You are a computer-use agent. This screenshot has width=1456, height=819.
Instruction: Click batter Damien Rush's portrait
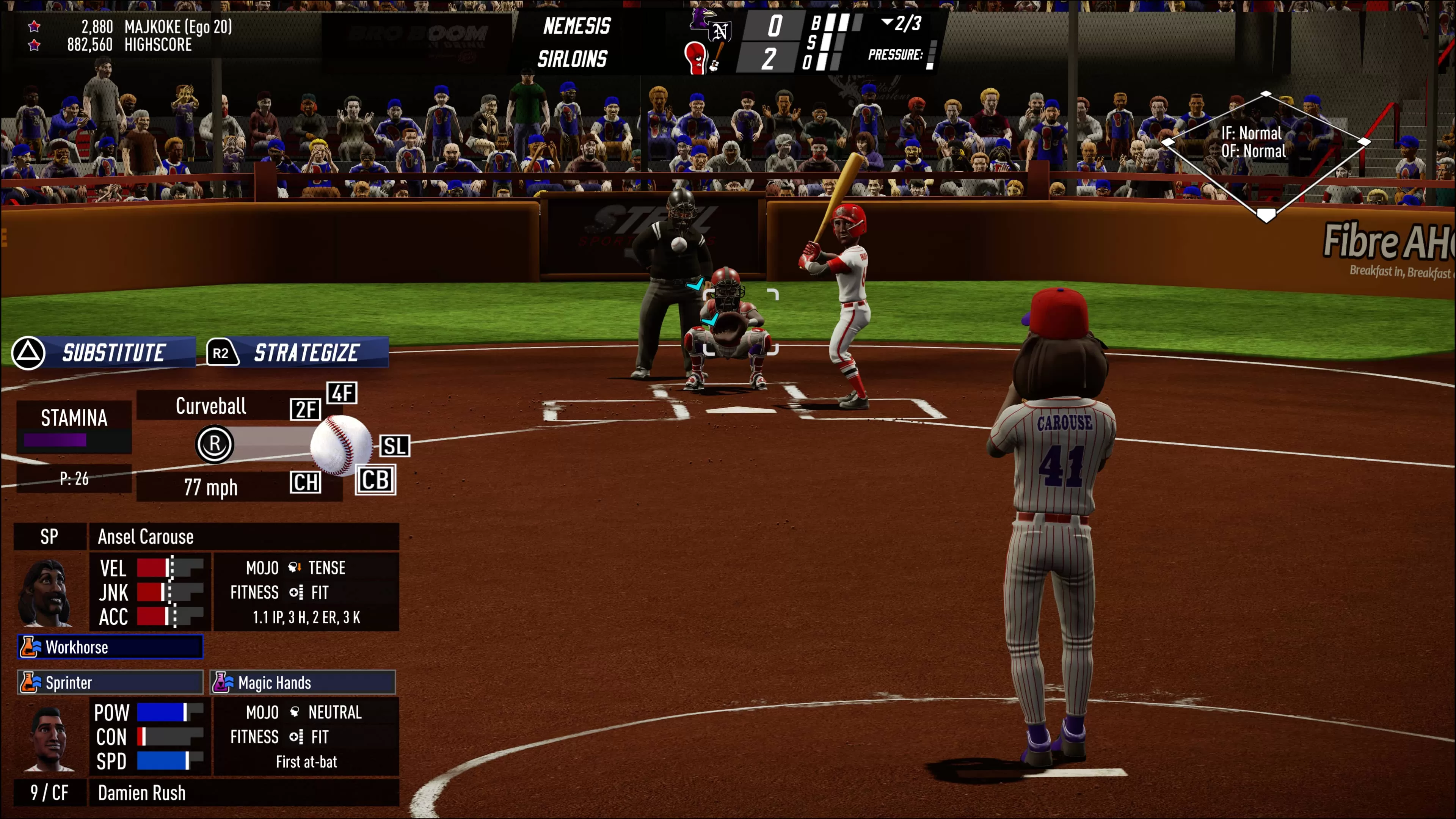click(x=49, y=737)
